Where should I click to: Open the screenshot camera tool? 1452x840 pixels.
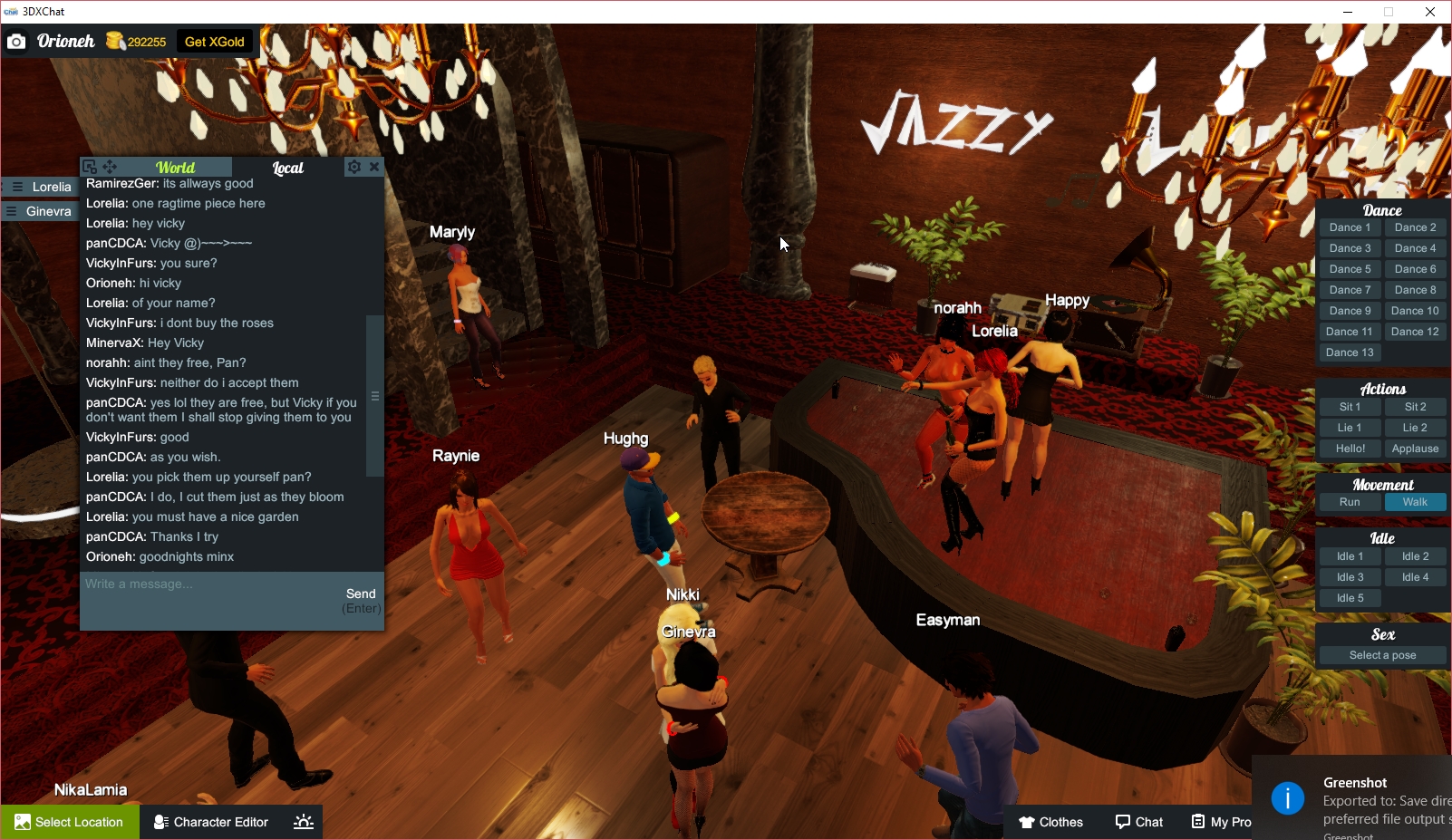pyautogui.click(x=16, y=42)
